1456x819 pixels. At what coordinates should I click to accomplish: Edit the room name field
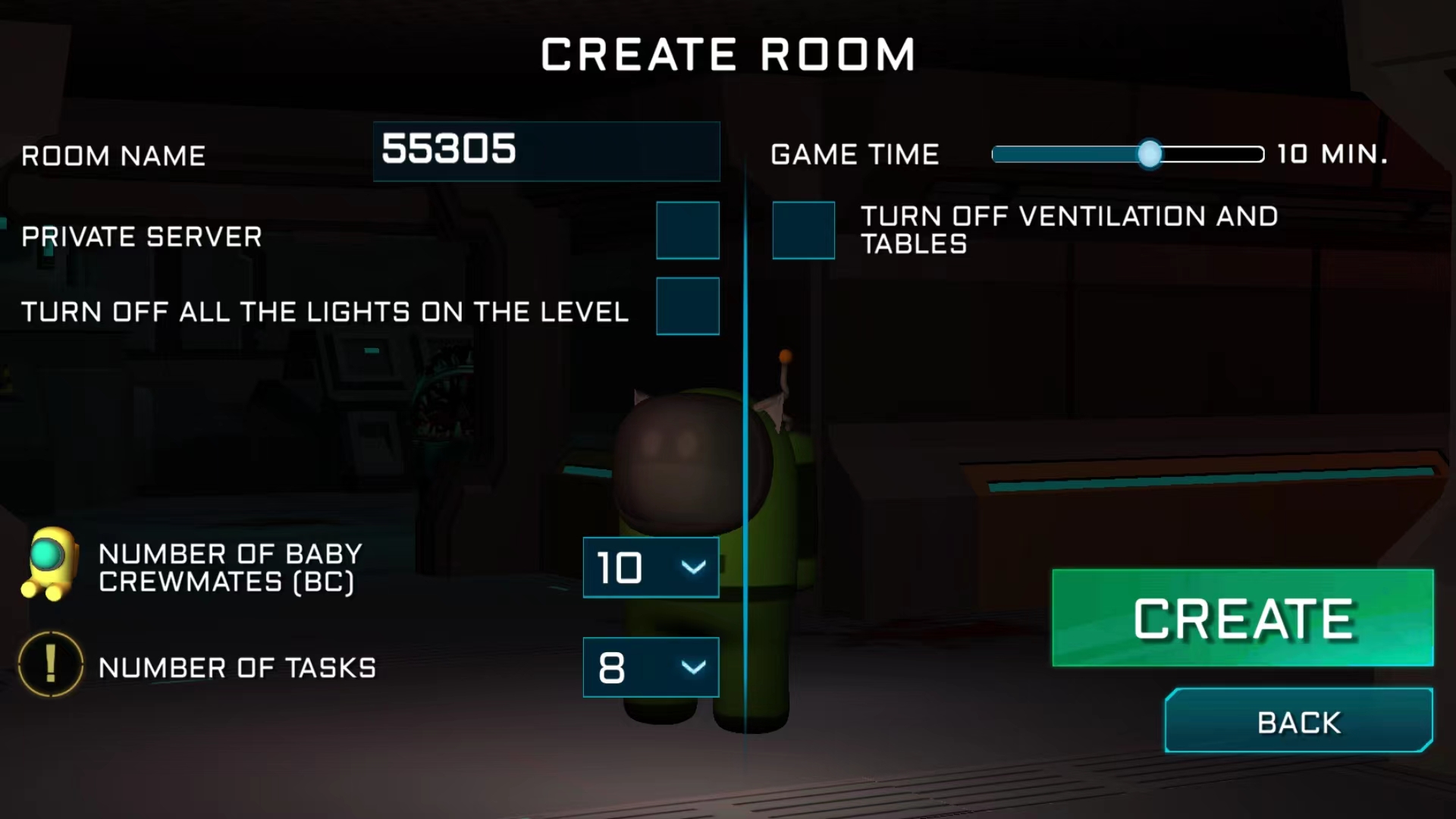(546, 151)
